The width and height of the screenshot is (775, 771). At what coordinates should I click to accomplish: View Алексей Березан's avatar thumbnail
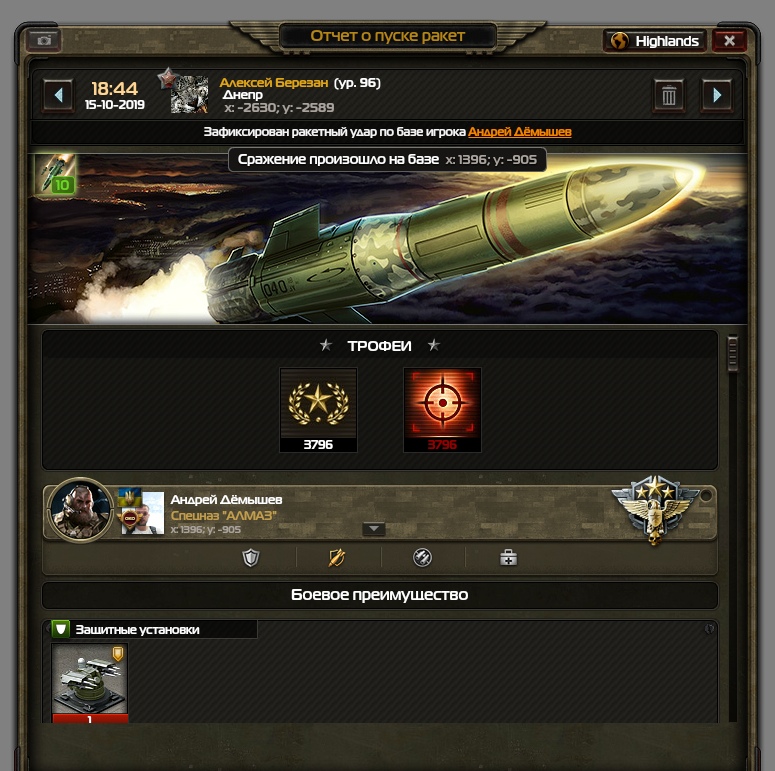coord(189,94)
